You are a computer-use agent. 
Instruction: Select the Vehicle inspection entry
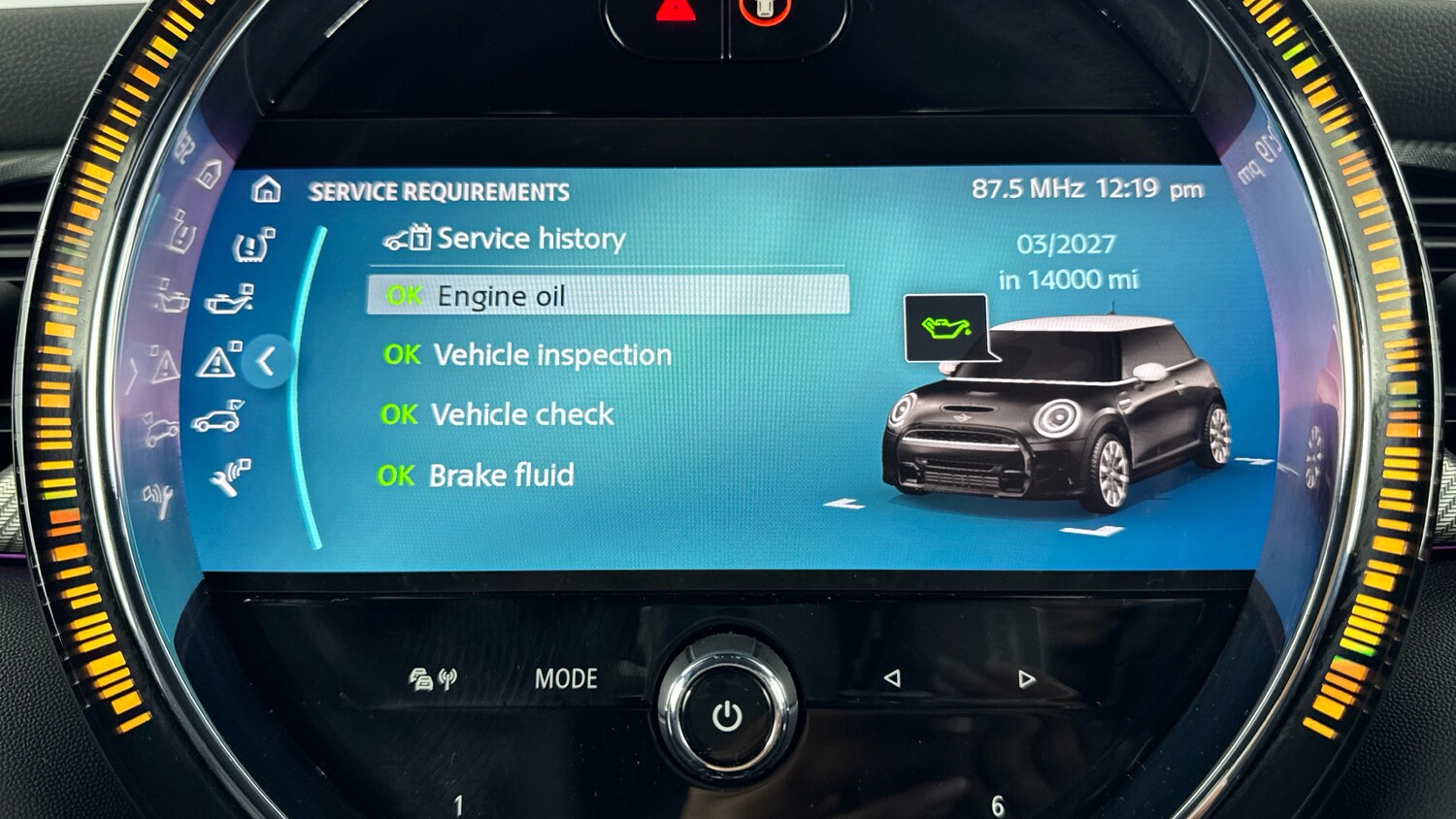tap(551, 355)
